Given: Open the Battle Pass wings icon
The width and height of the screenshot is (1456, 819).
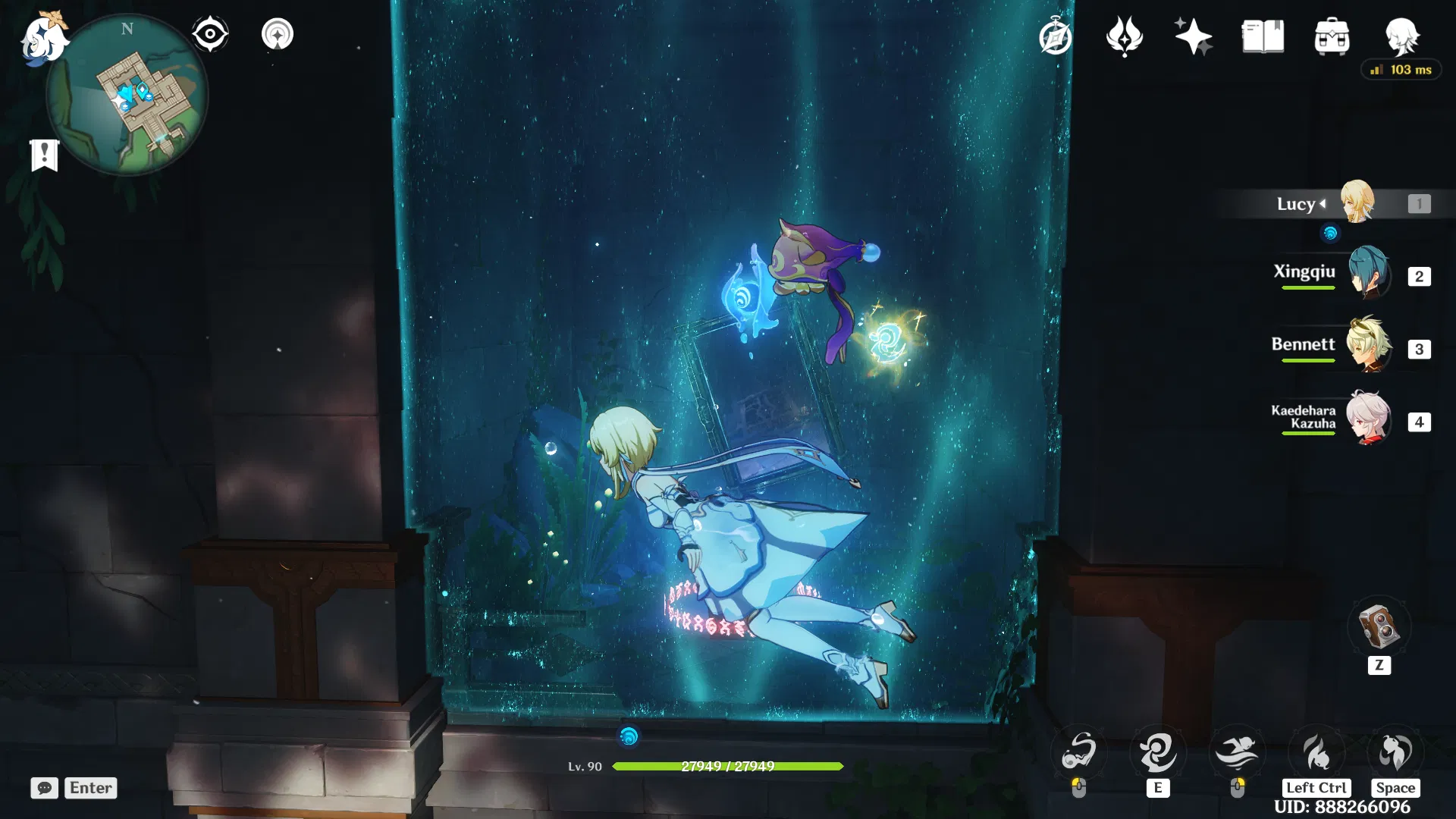Looking at the screenshot, I should [1125, 35].
